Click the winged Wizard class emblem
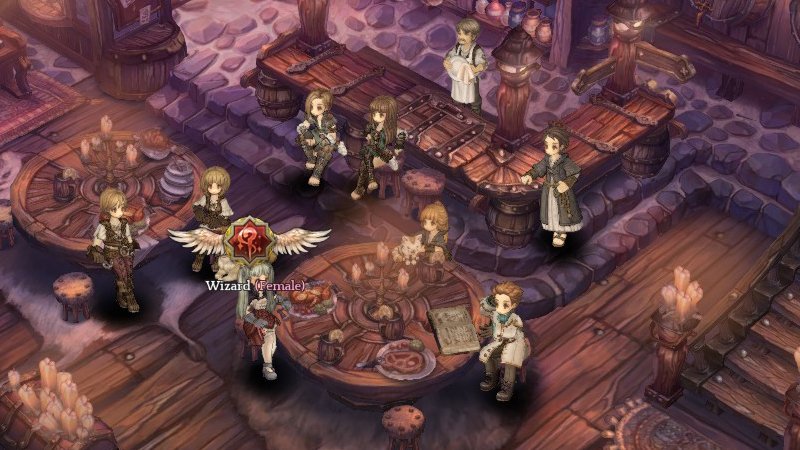800x450 pixels. coord(249,242)
